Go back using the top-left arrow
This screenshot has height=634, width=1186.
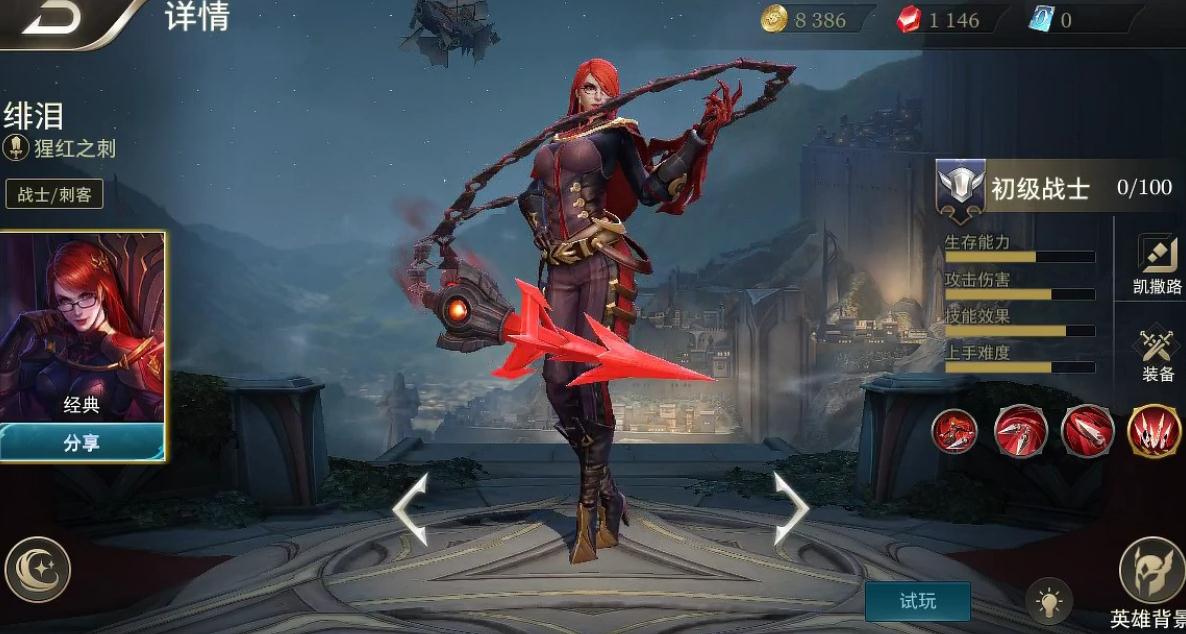[52, 20]
